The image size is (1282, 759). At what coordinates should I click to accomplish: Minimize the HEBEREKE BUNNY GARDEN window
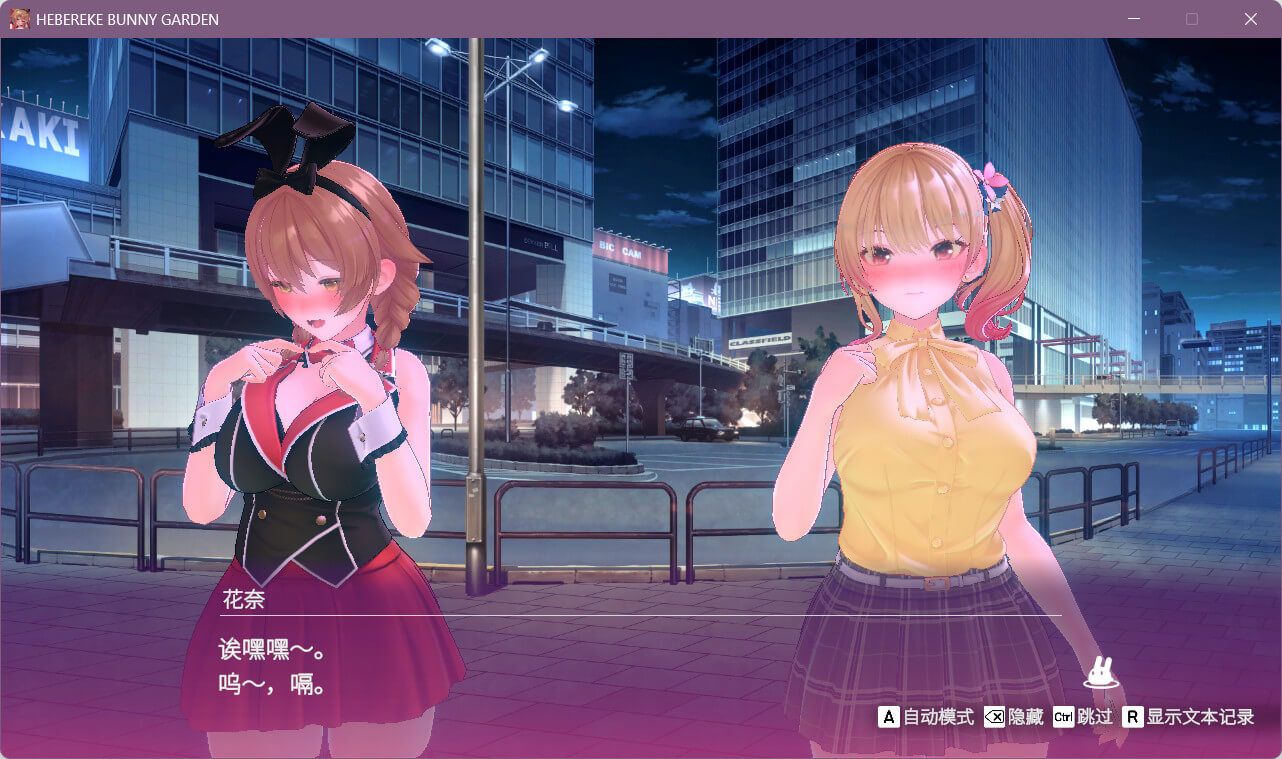click(x=1134, y=19)
